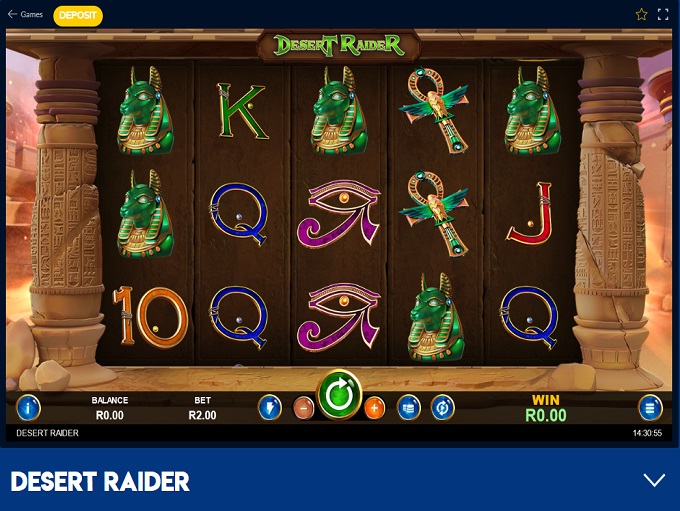Click the yellow Deposit button

coord(77,15)
